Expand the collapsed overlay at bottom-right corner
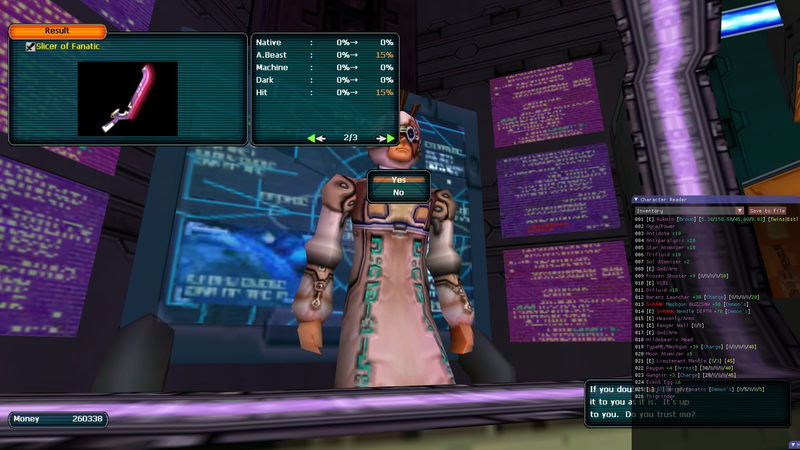 pyautogui.click(x=794, y=444)
